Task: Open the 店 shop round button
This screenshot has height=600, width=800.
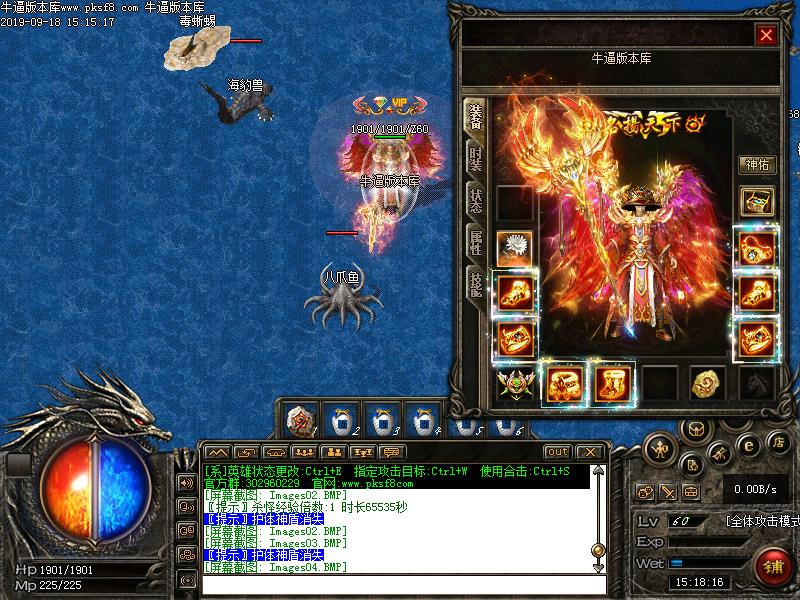Action: click(778, 442)
